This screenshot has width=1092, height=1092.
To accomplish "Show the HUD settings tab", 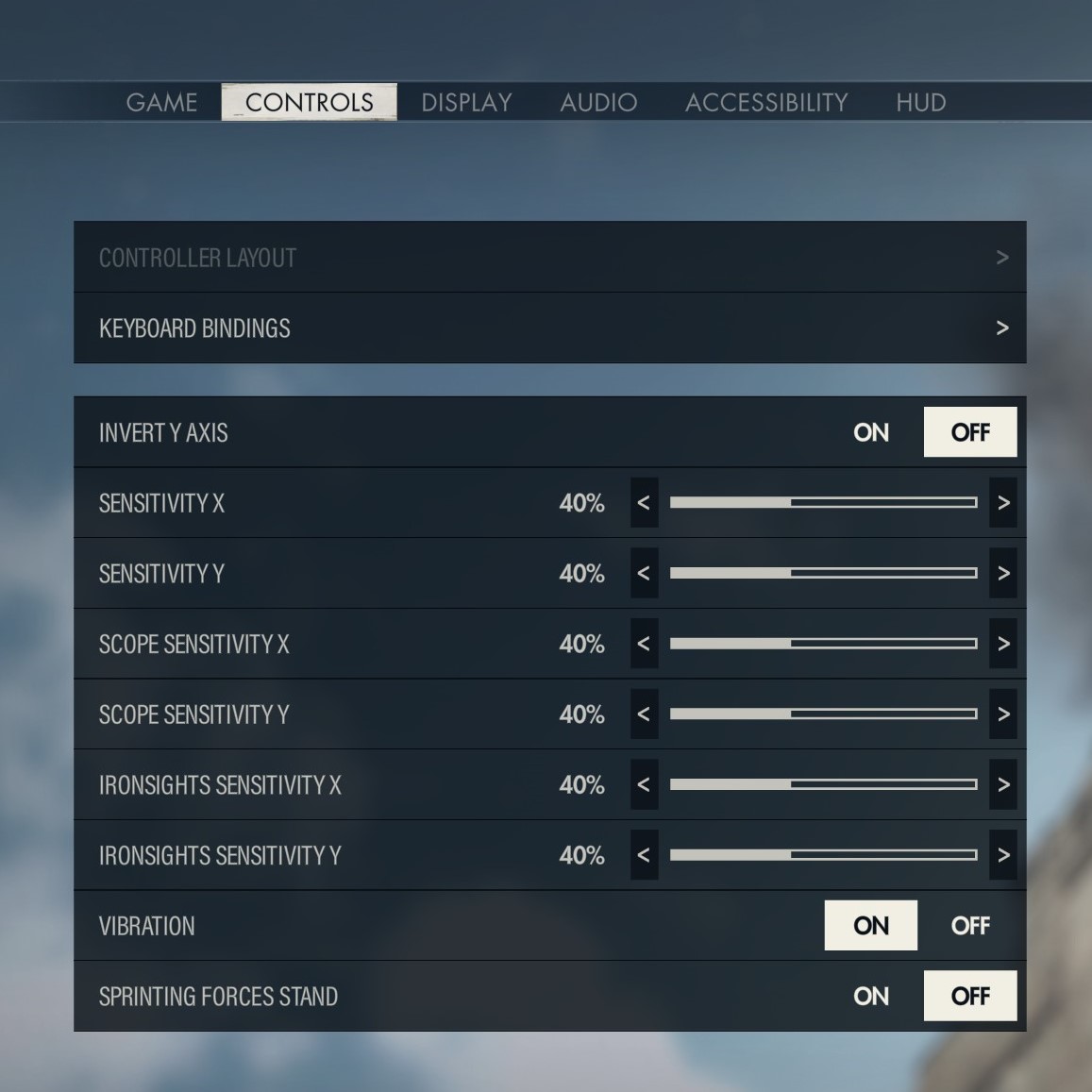I will 920,102.
